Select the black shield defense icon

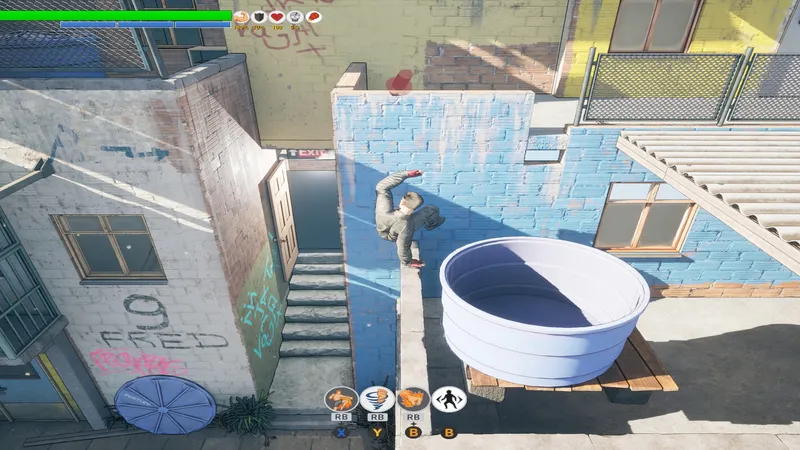[259, 16]
